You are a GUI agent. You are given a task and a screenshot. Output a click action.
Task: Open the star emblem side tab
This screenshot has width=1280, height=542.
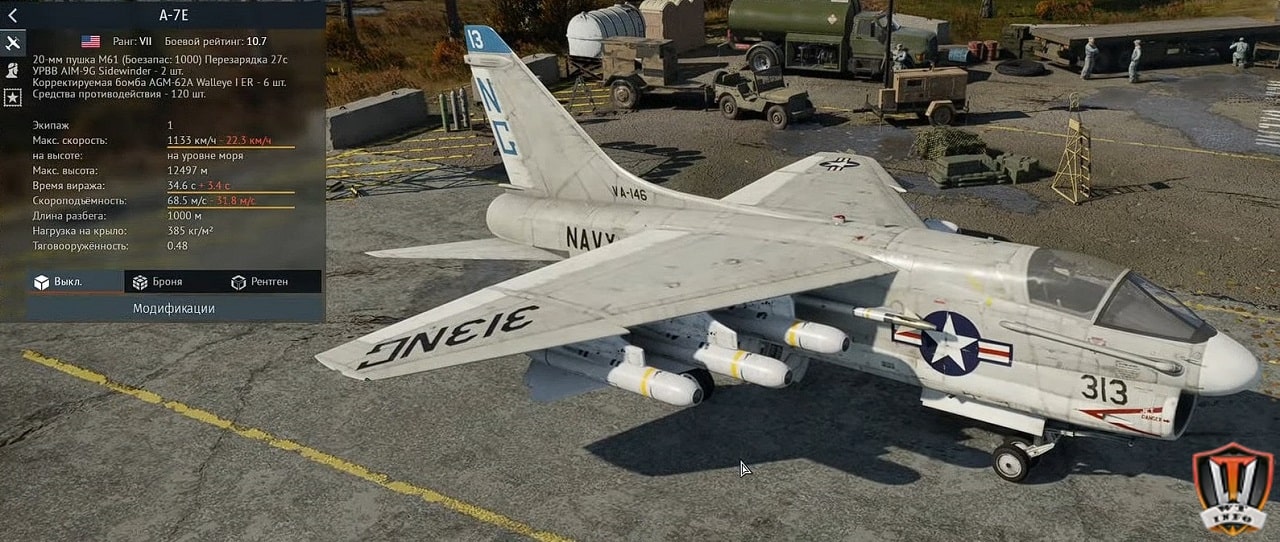pyautogui.click(x=13, y=97)
